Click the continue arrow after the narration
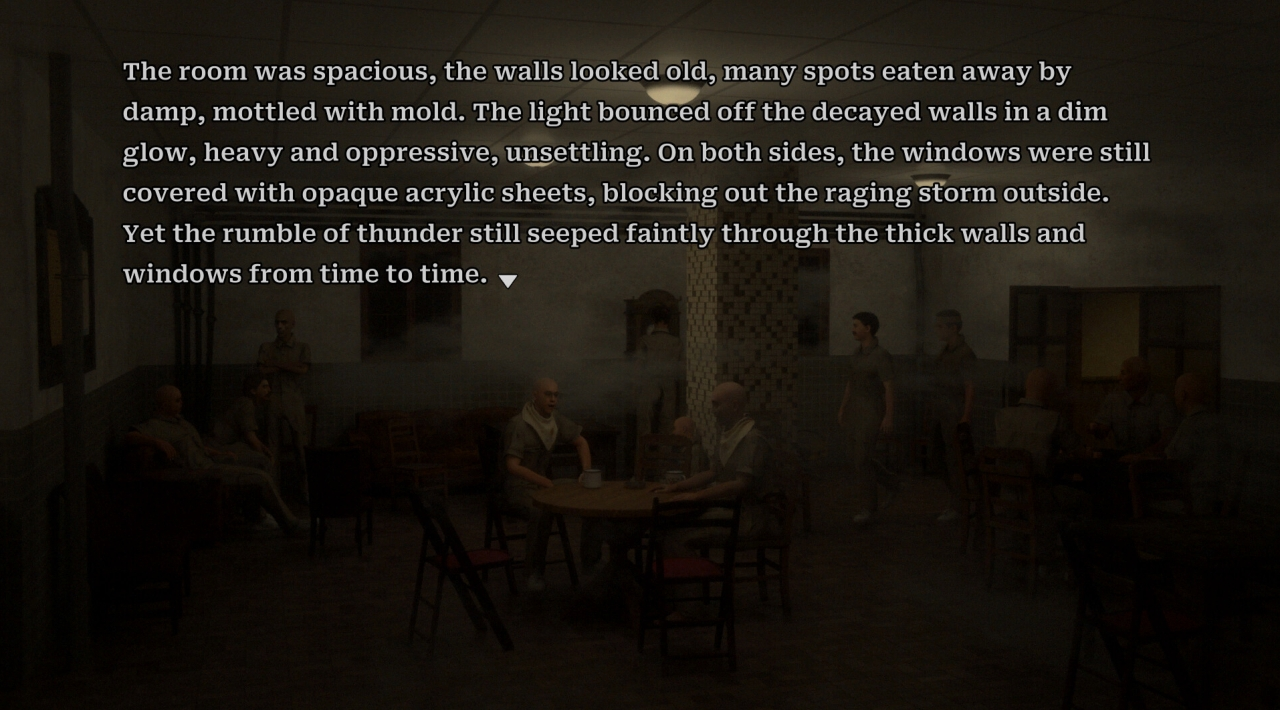The height and width of the screenshot is (710, 1280). pos(508,281)
